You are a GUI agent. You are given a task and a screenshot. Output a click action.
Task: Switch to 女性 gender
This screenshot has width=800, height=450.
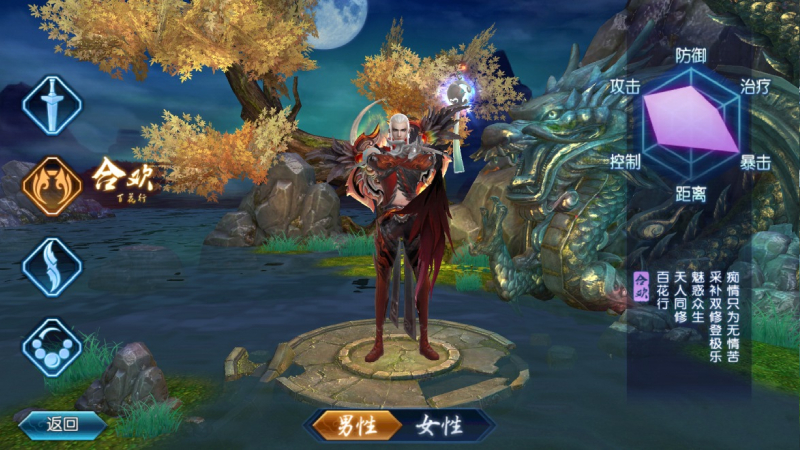pos(439,426)
